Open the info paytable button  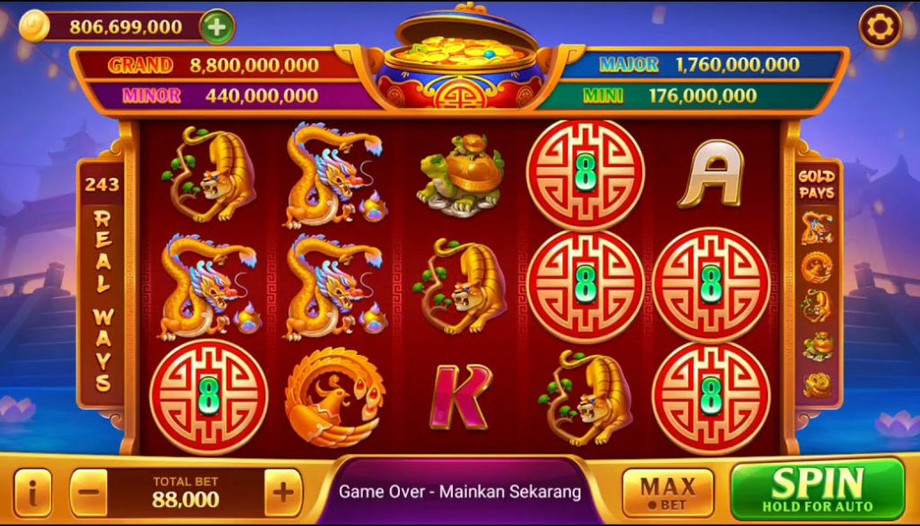(x=33, y=493)
